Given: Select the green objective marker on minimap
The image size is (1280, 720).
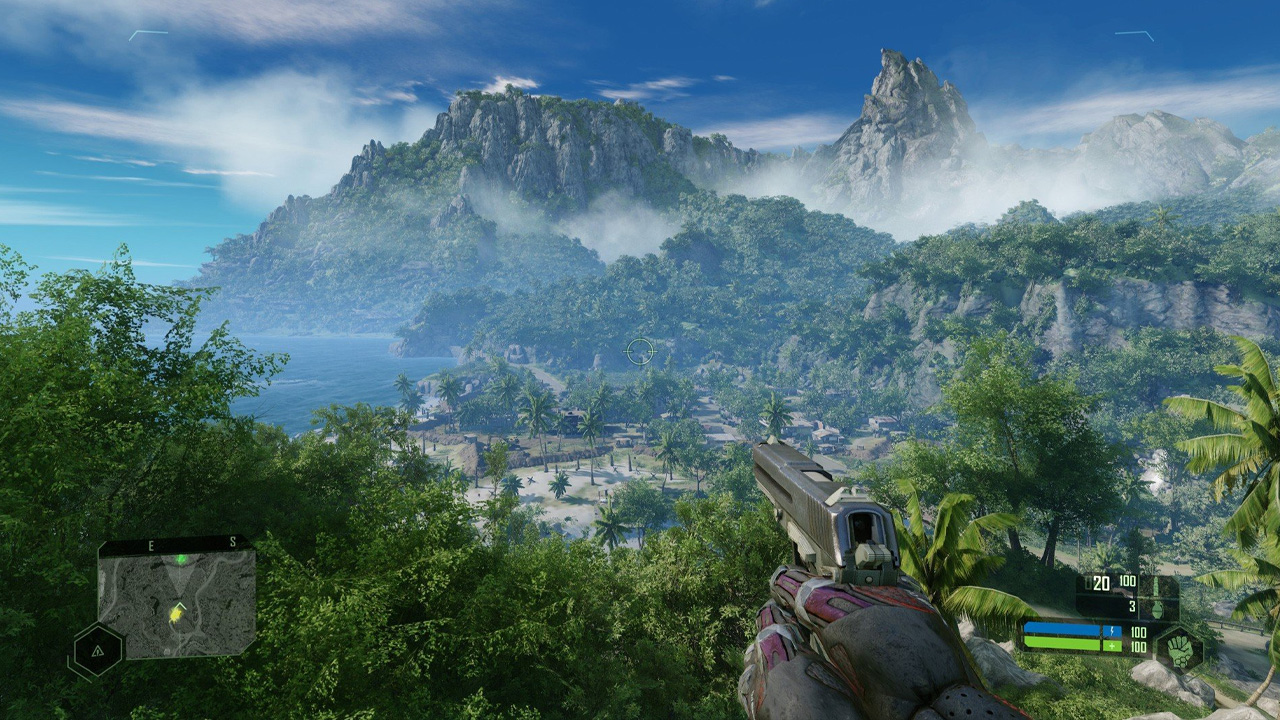Looking at the screenshot, I should (181, 559).
